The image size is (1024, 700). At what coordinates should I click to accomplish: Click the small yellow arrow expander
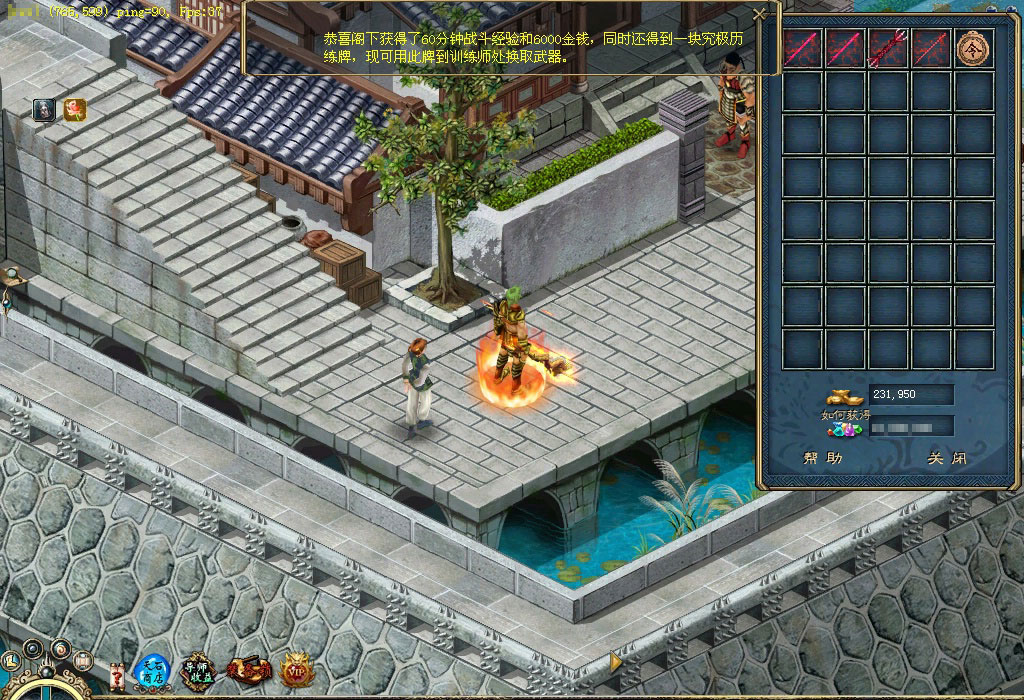[x=617, y=661]
